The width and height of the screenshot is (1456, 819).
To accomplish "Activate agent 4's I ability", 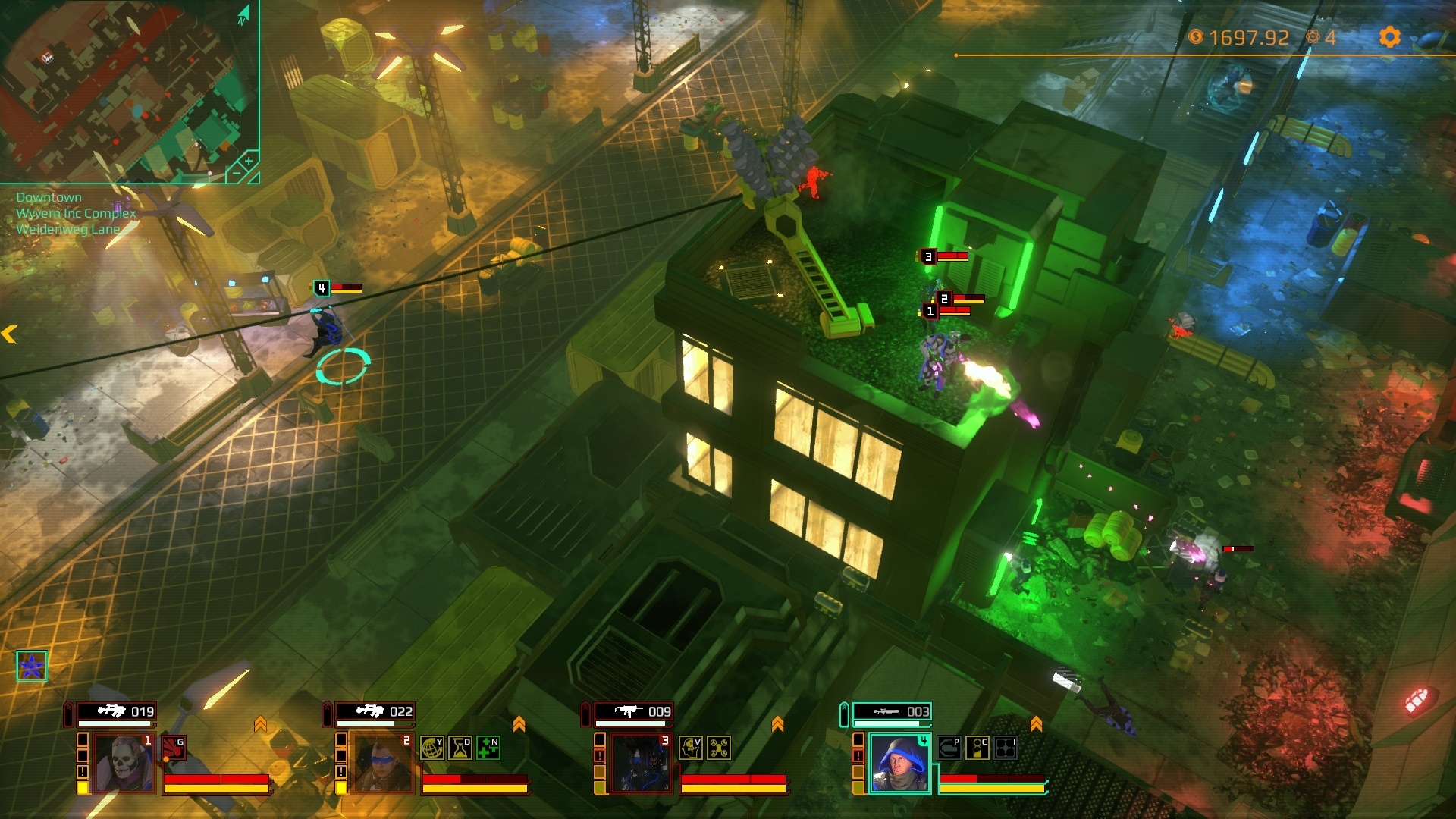I will [x=1004, y=748].
